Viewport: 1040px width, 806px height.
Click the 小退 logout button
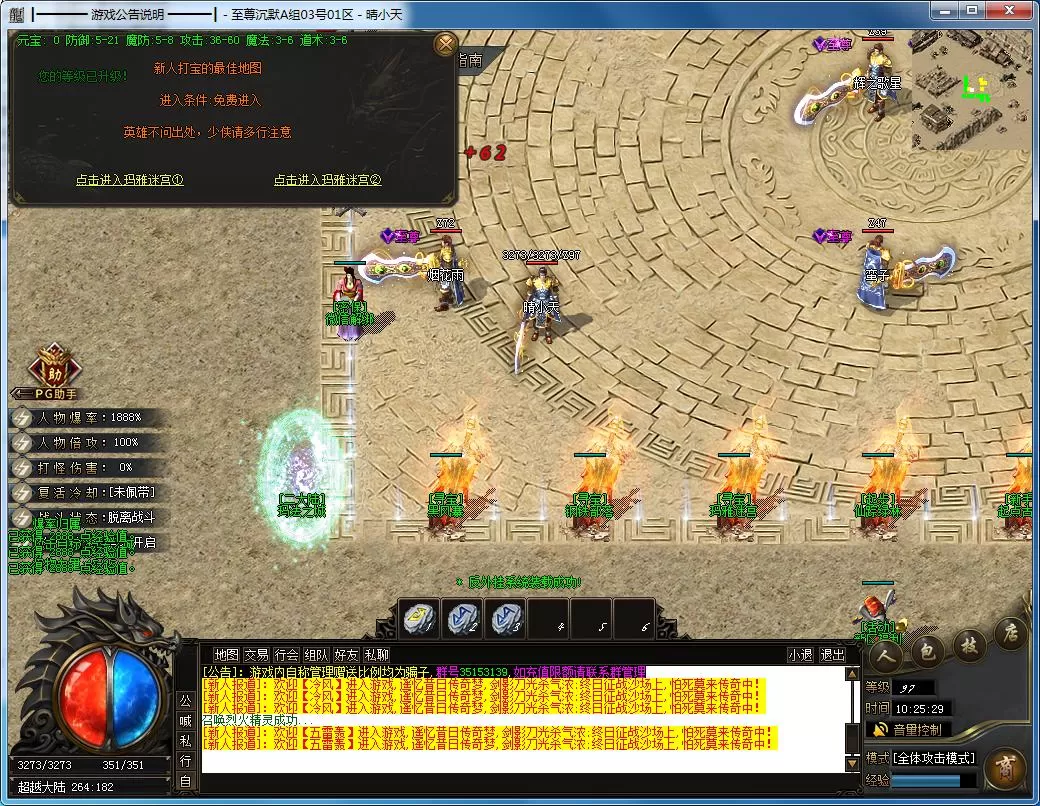800,655
